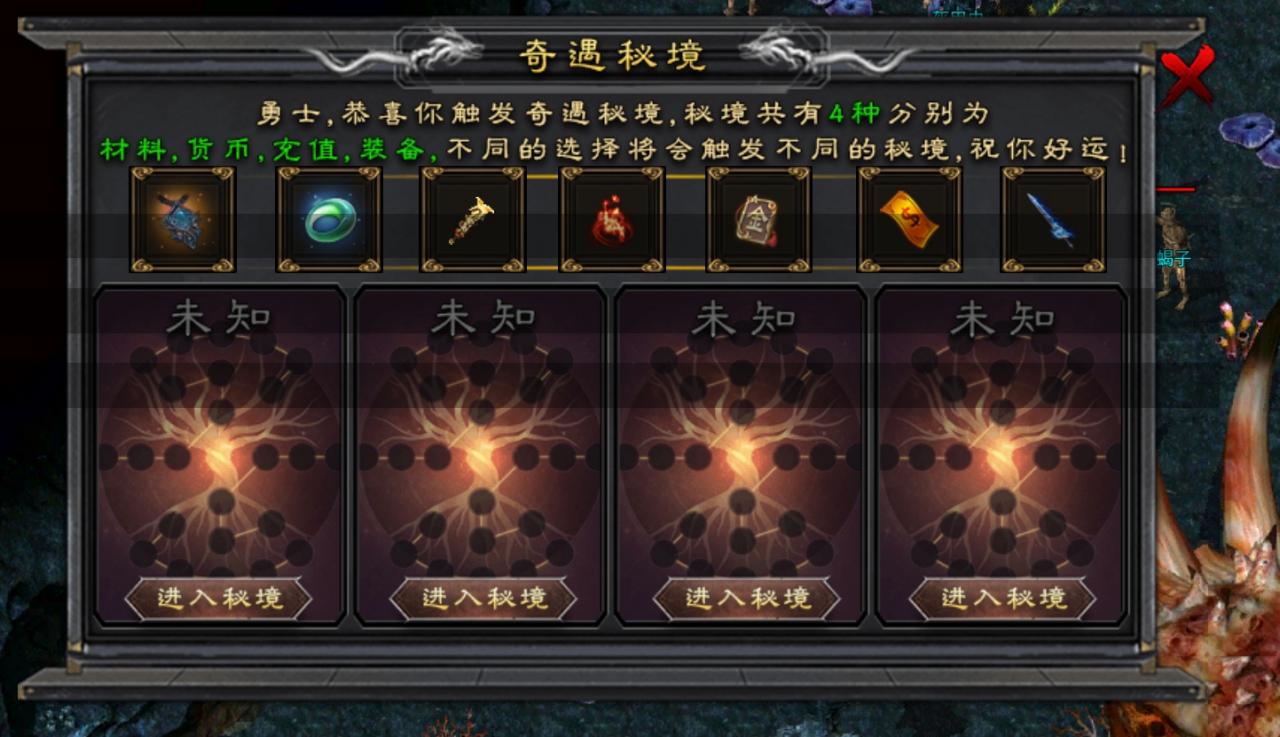1280x737 pixels.
Task: Click the 进入秘境 button under the first card
Action: [217, 597]
